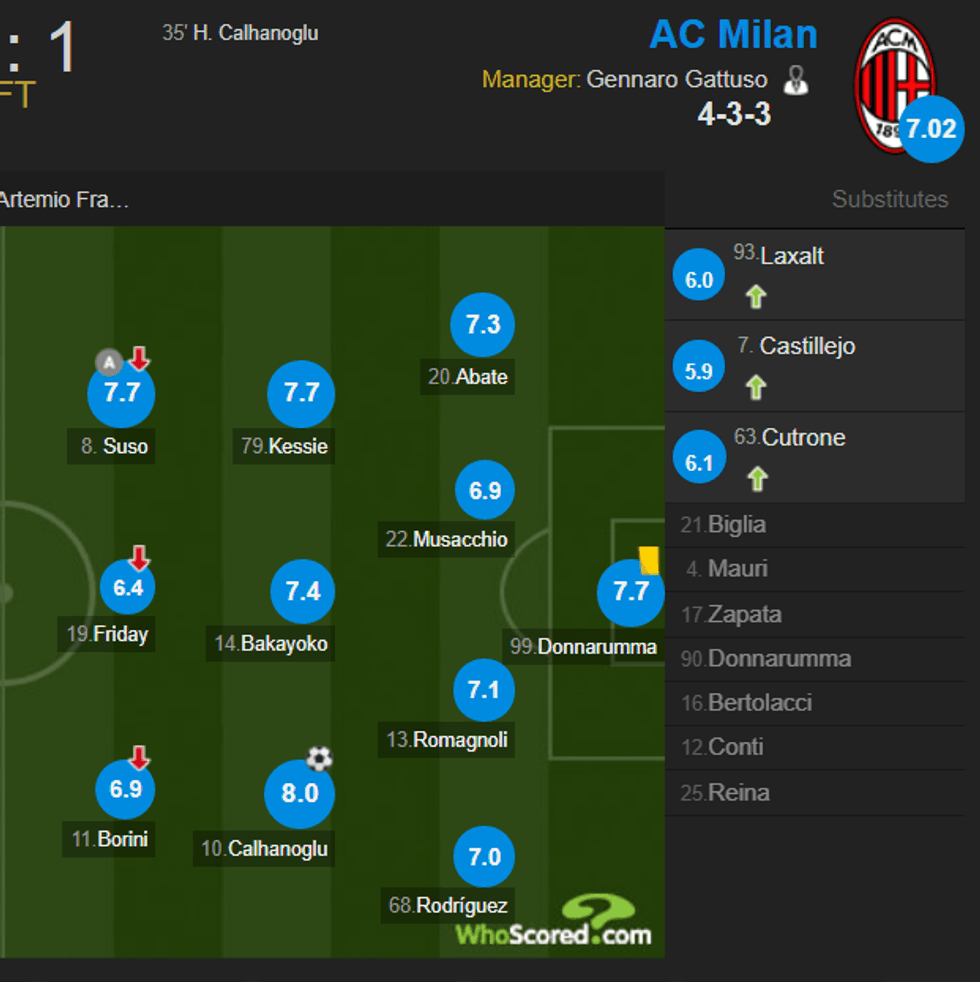
Task: Select Rodríguez's 7.0 rating circle
Action: coord(485,857)
